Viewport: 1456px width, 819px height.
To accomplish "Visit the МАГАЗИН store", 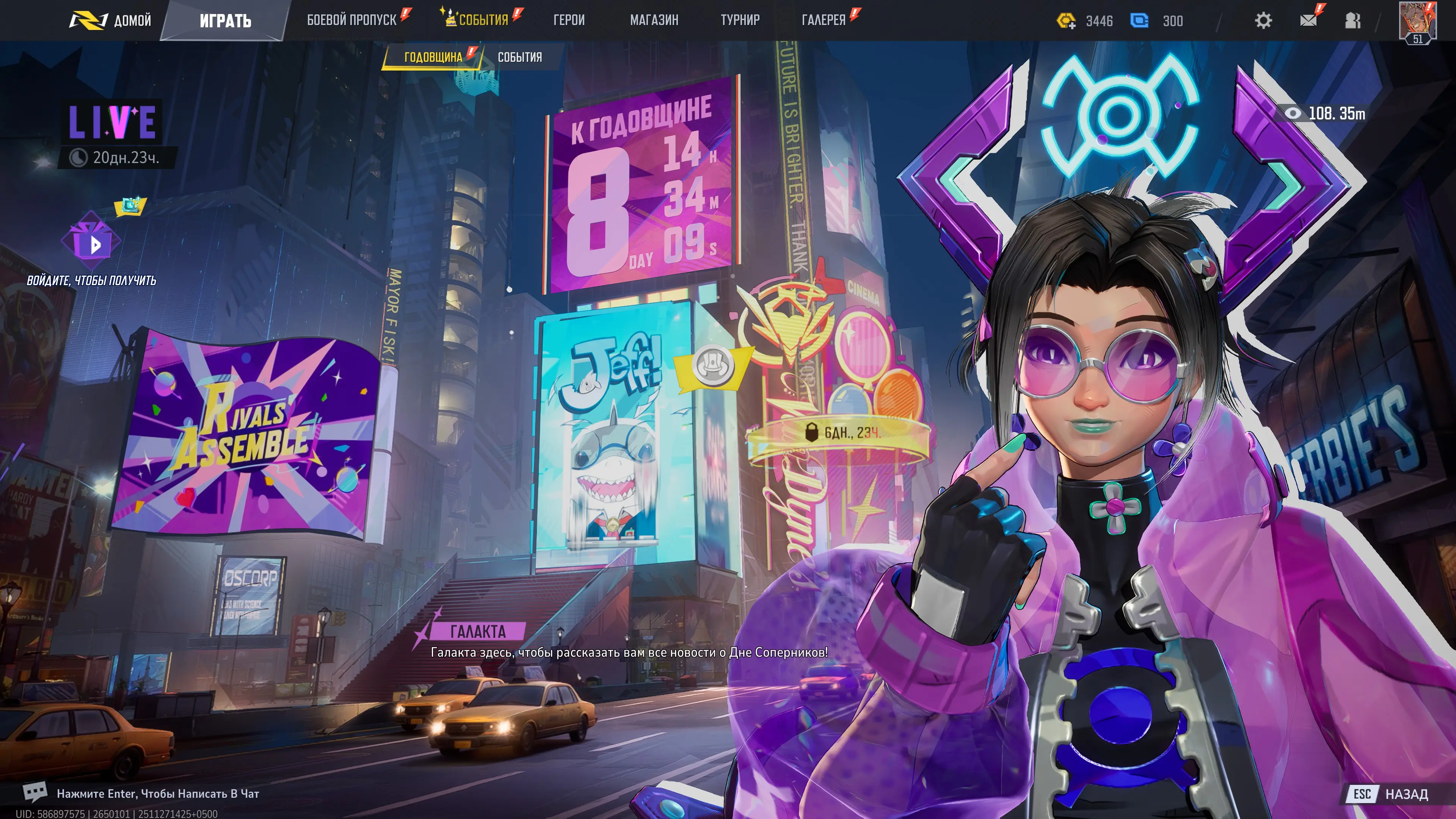I will pyautogui.click(x=654, y=20).
